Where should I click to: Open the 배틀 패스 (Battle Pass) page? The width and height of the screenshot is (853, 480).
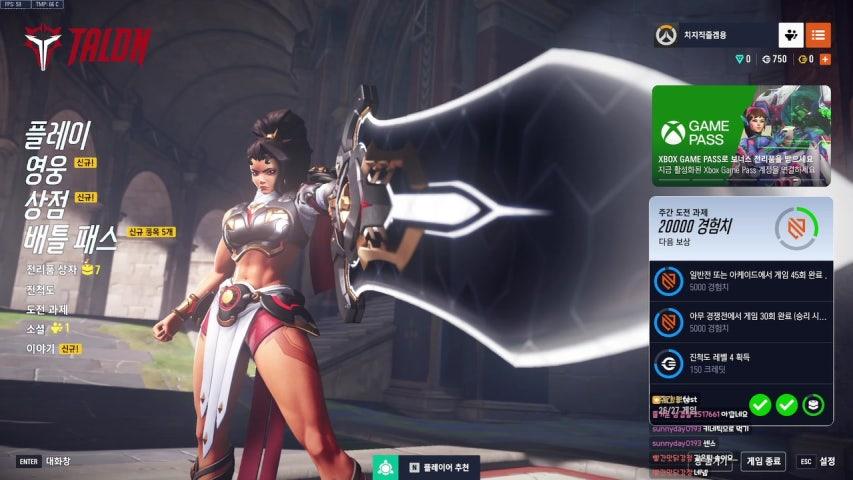tap(71, 236)
